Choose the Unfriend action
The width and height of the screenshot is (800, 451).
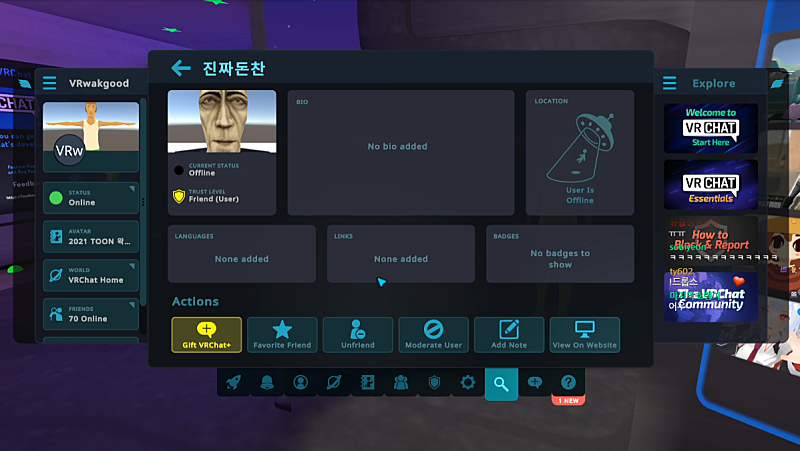coord(358,334)
